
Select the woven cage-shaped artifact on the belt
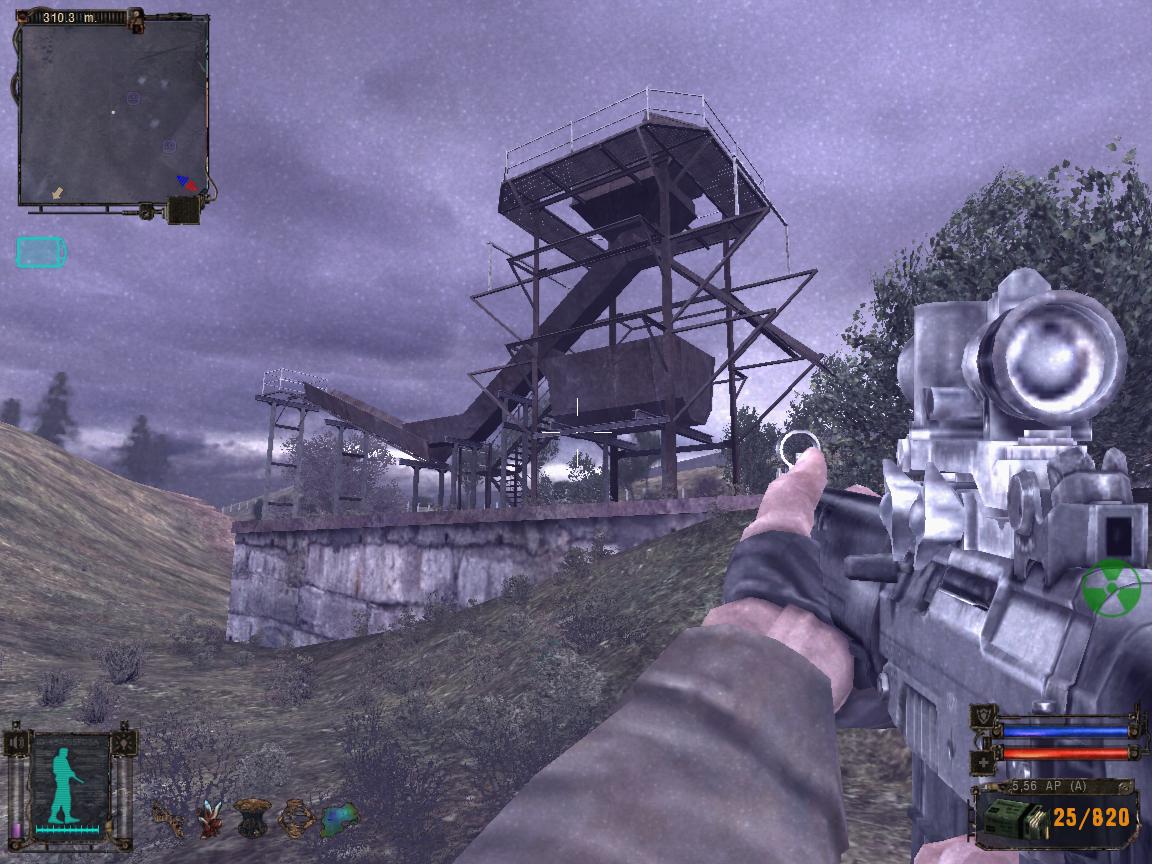point(296,818)
